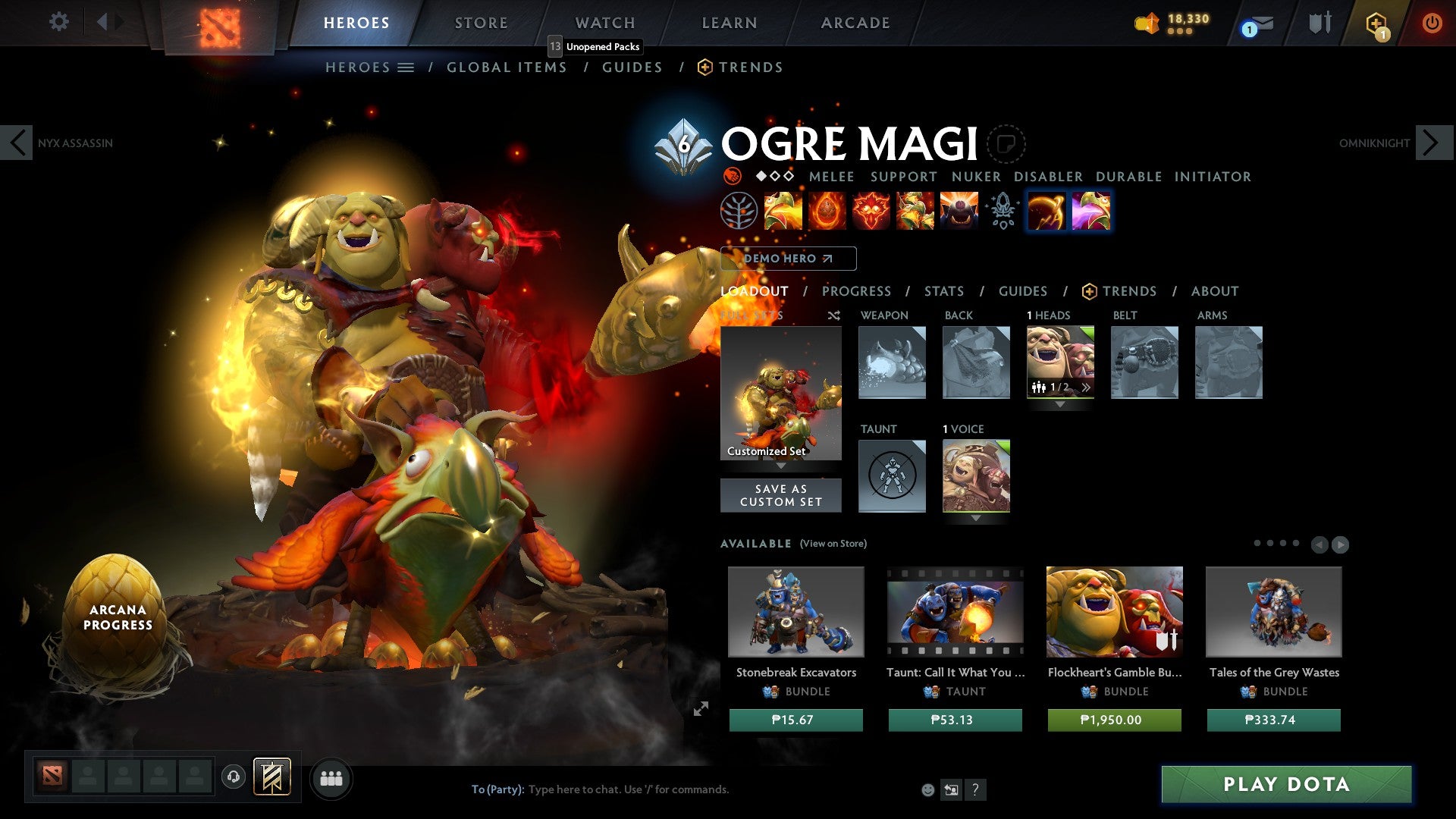
Task: Toggle fullscreen hero preview with expand arrows
Action: (x=702, y=708)
